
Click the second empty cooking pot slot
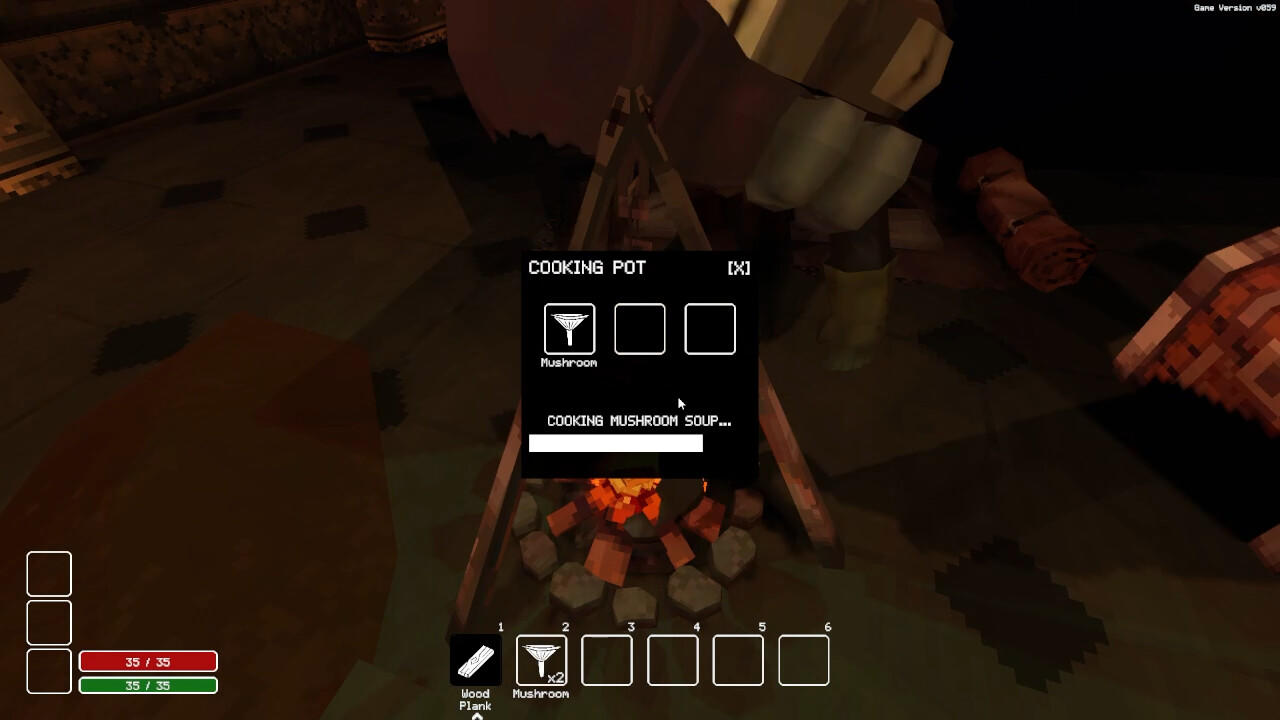tap(639, 329)
